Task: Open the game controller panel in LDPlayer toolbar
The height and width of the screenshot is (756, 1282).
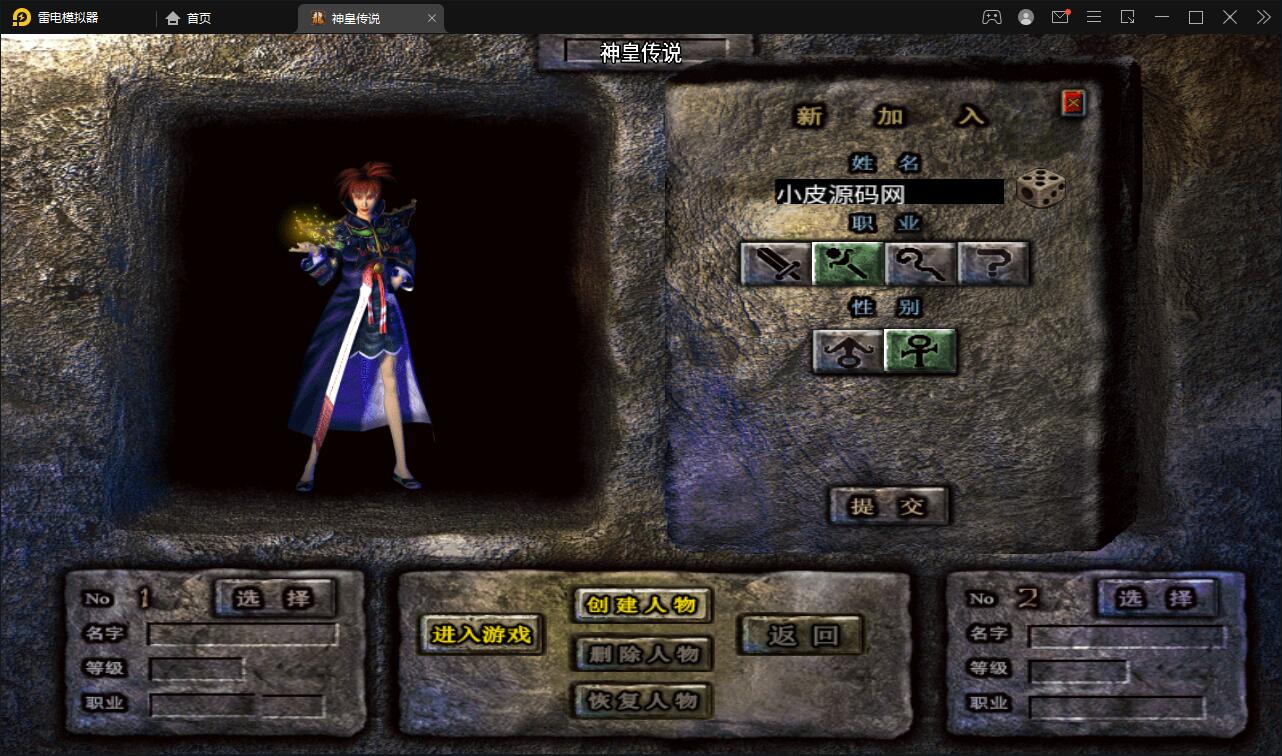Action: pos(991,17)
